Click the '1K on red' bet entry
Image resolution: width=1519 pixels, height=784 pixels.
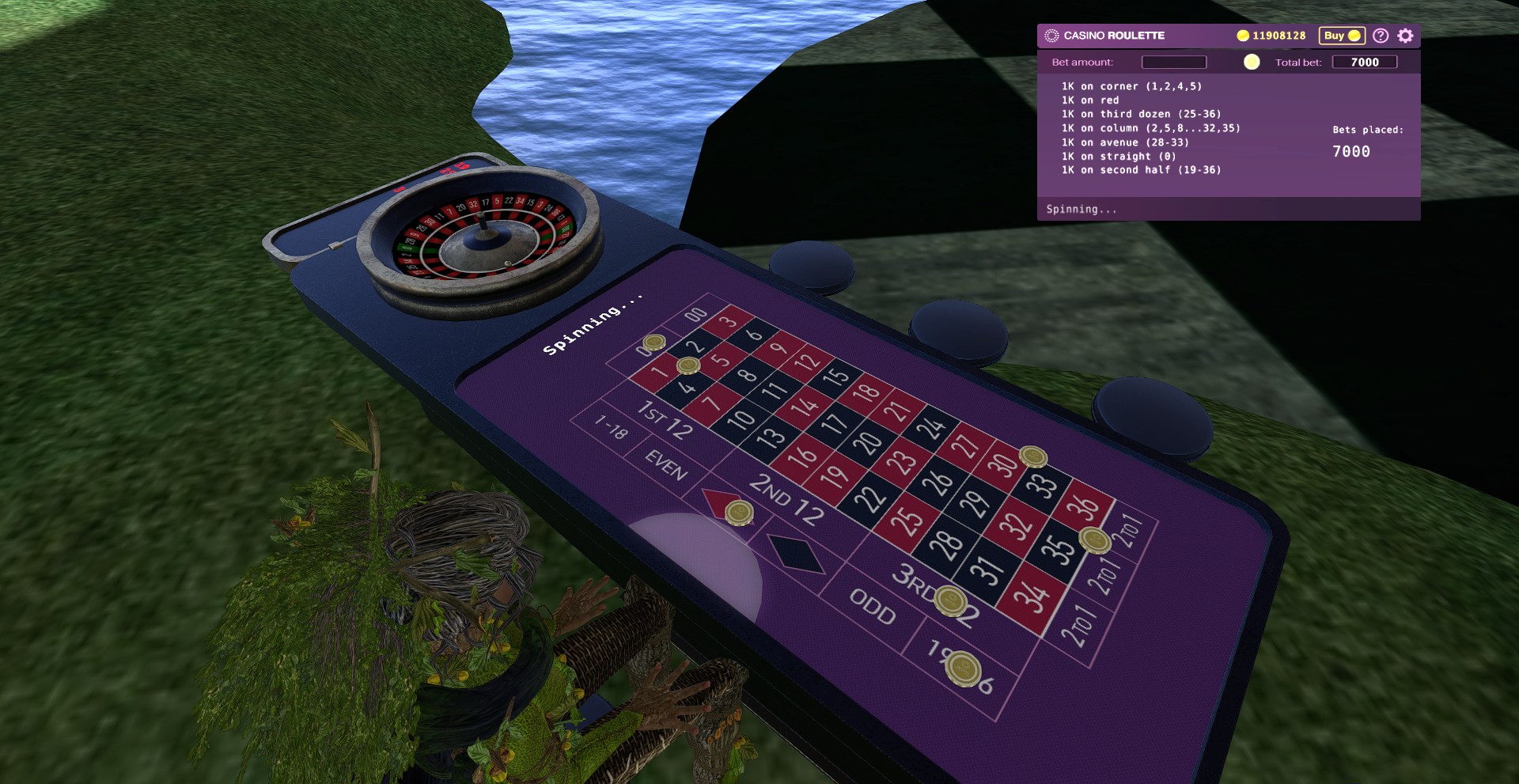(1090, 100)
